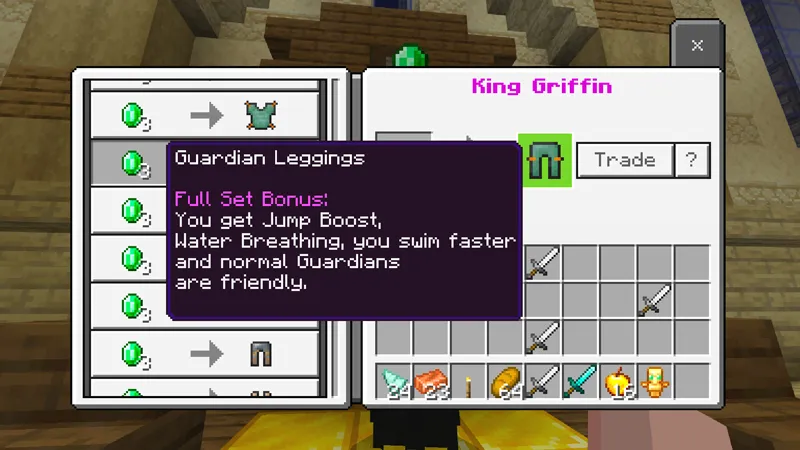
Task: Close the King Griffin trade window
Action: pos(697,46)
